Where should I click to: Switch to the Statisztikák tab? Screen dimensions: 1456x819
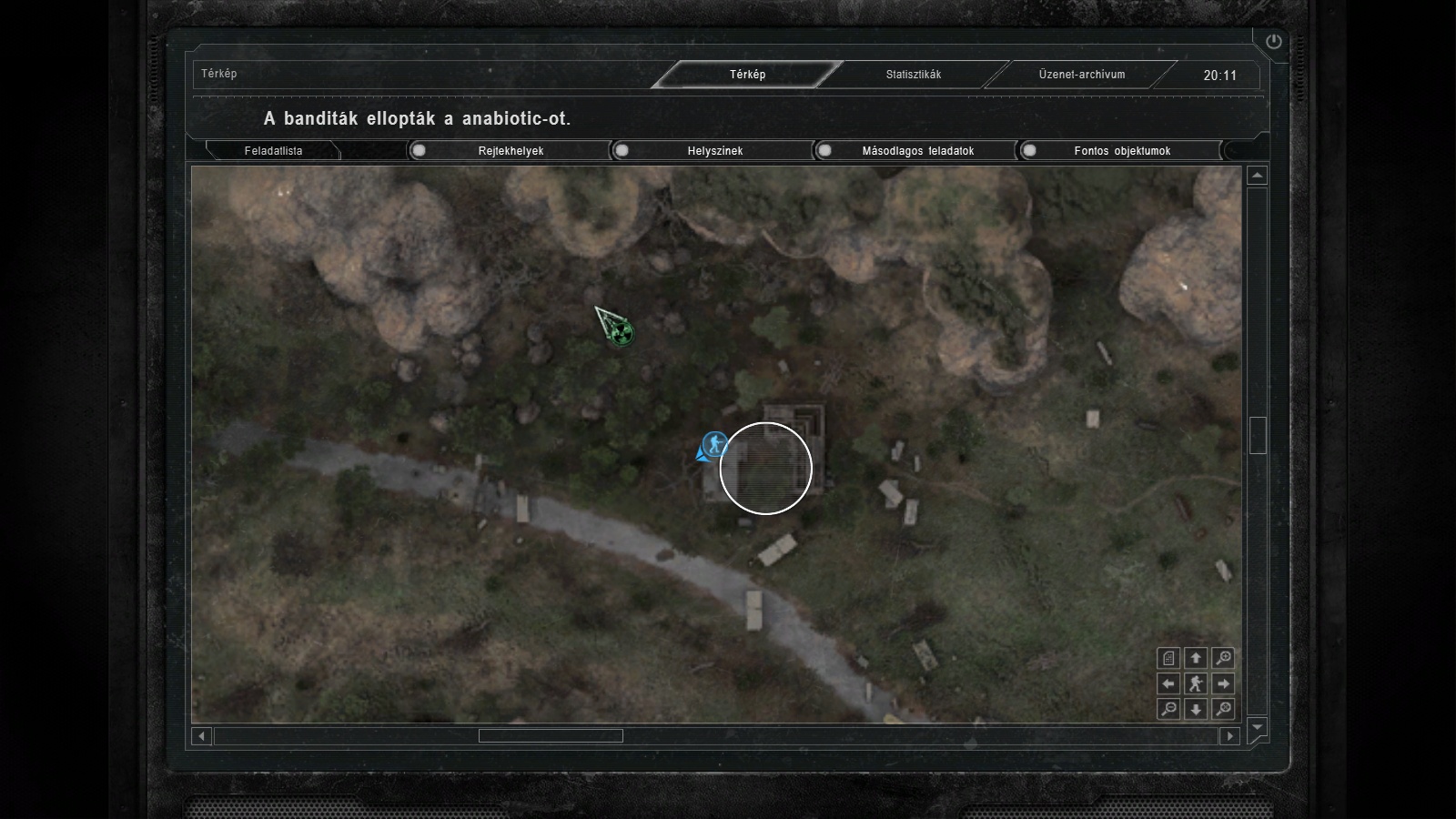coord(914,75)
